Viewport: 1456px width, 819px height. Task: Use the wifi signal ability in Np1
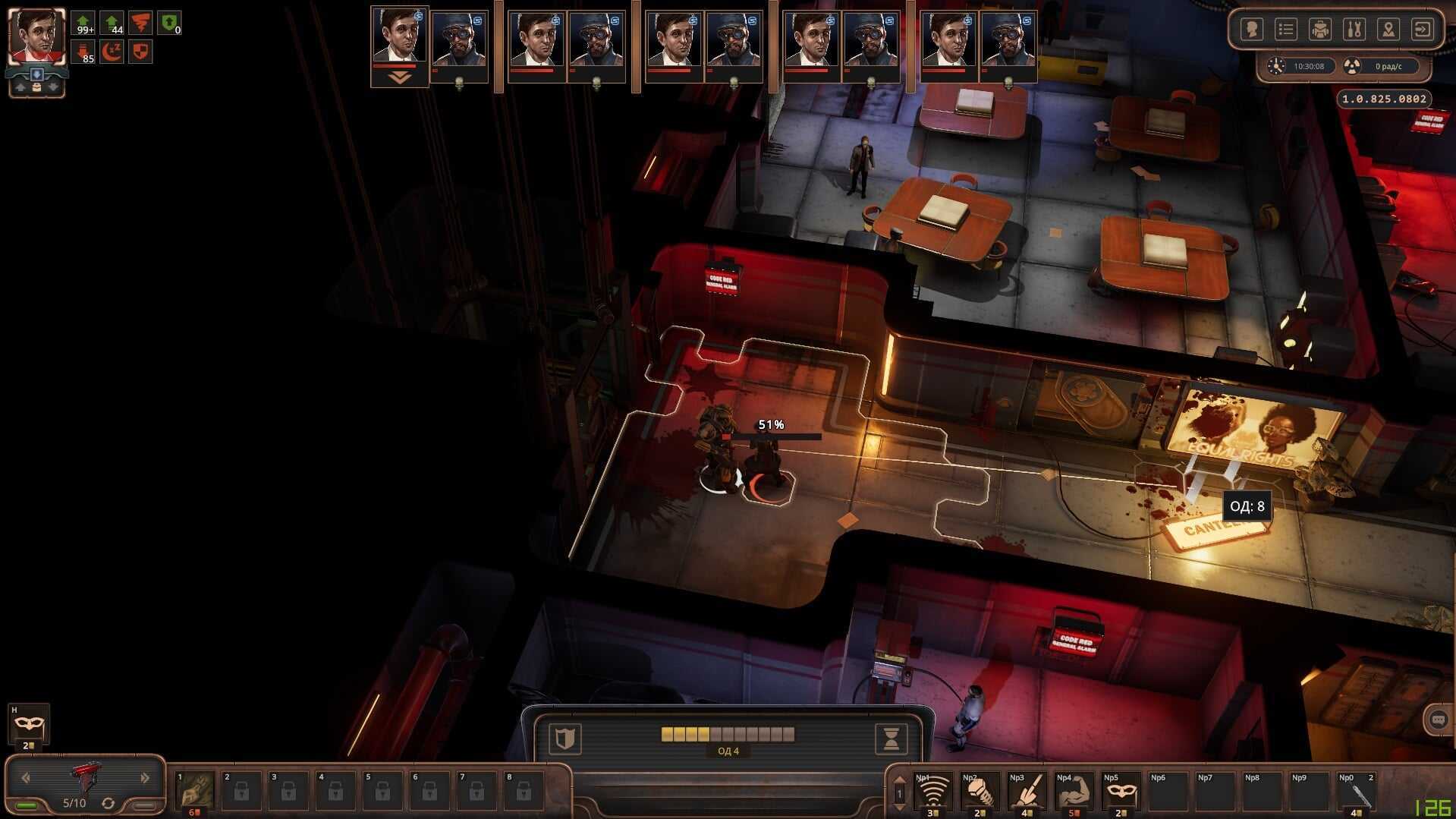(932, 793)
